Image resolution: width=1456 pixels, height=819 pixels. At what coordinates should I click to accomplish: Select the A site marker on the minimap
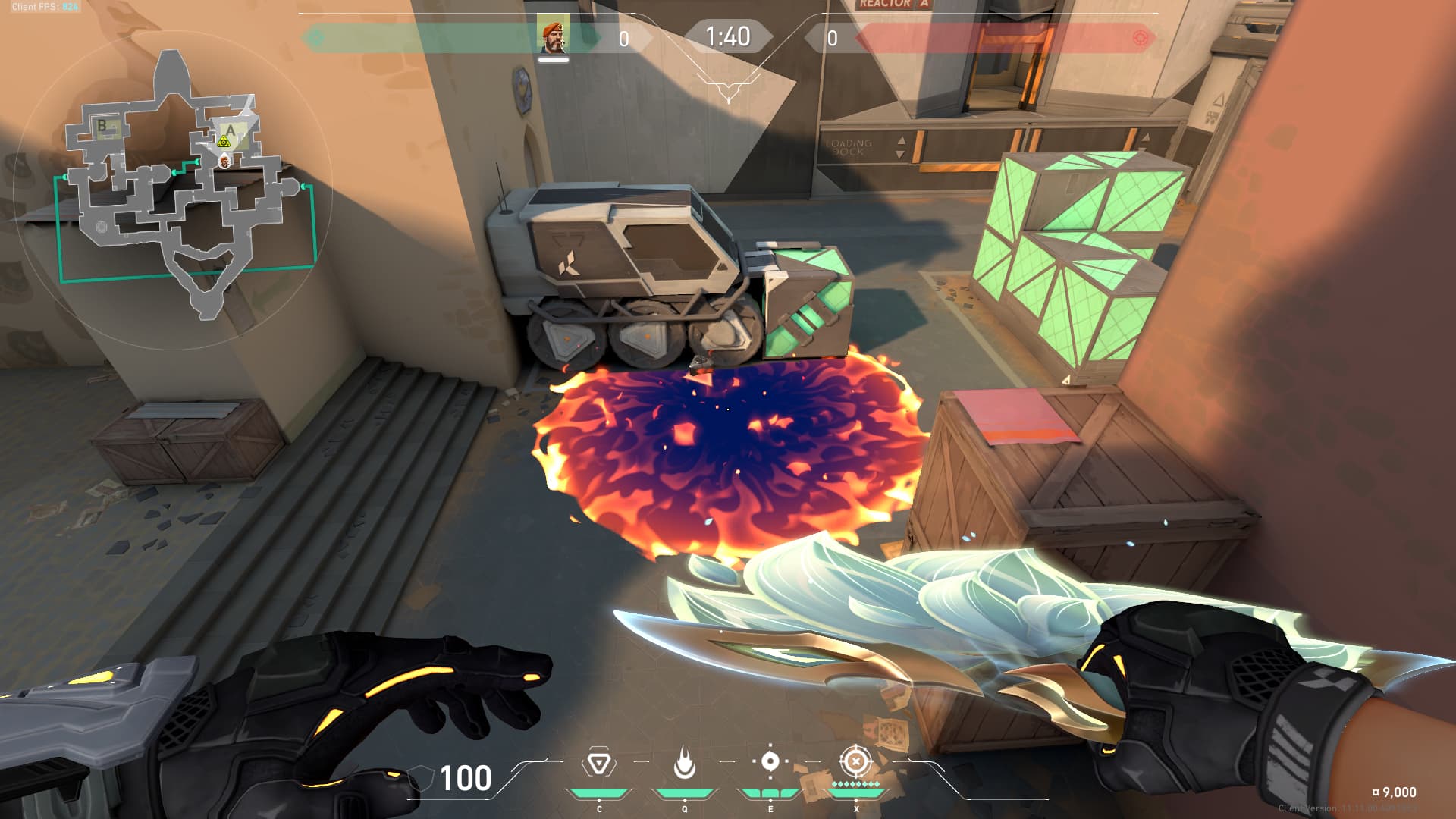231,130
